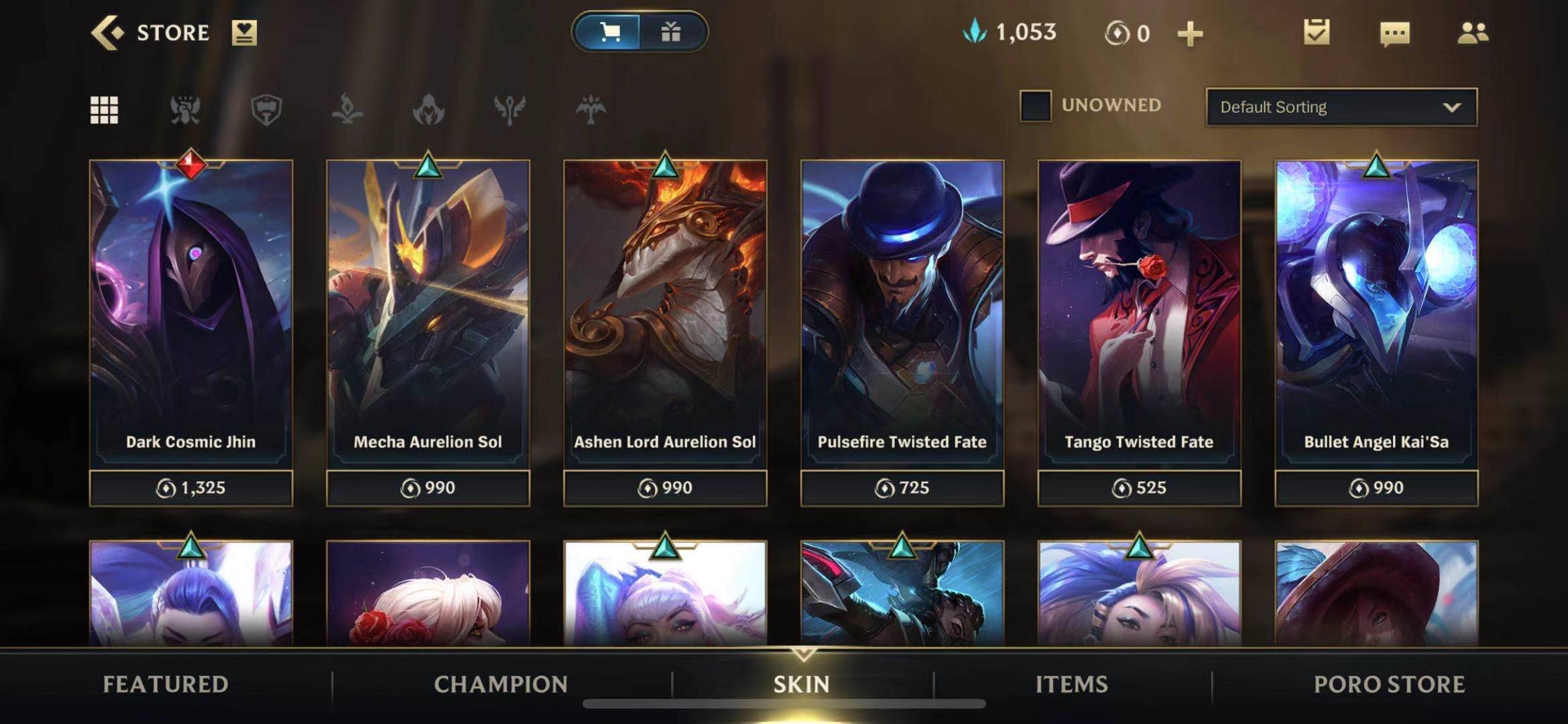Select the Dark Cosmic Jhin skin card

[x=191, y=315]
